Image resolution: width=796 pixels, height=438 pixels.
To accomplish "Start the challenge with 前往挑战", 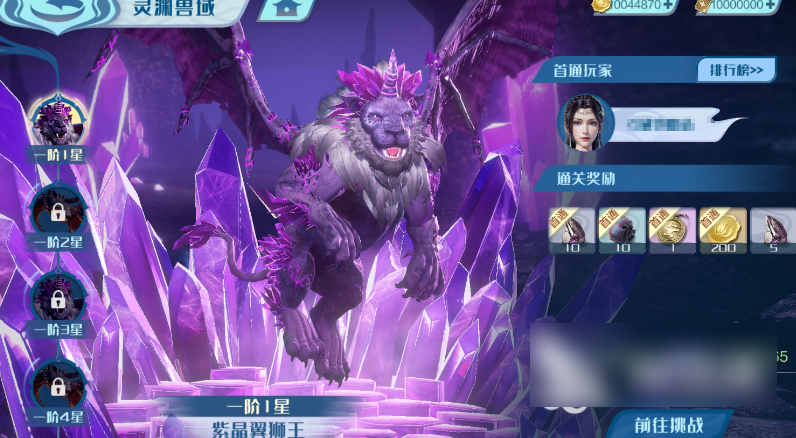I will (x=670, y=424).
